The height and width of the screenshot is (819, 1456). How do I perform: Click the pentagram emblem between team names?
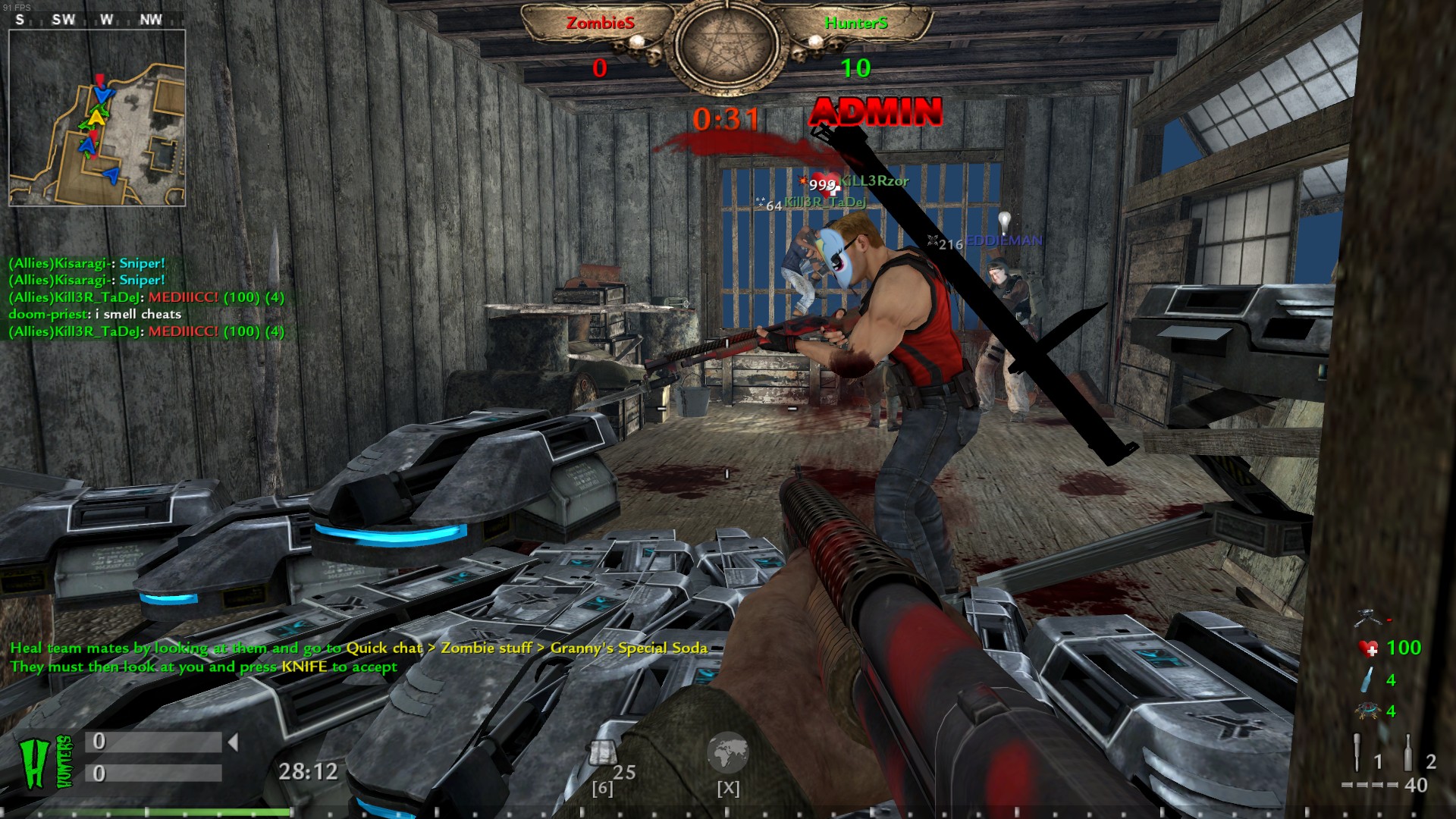(x=727, y=45)
